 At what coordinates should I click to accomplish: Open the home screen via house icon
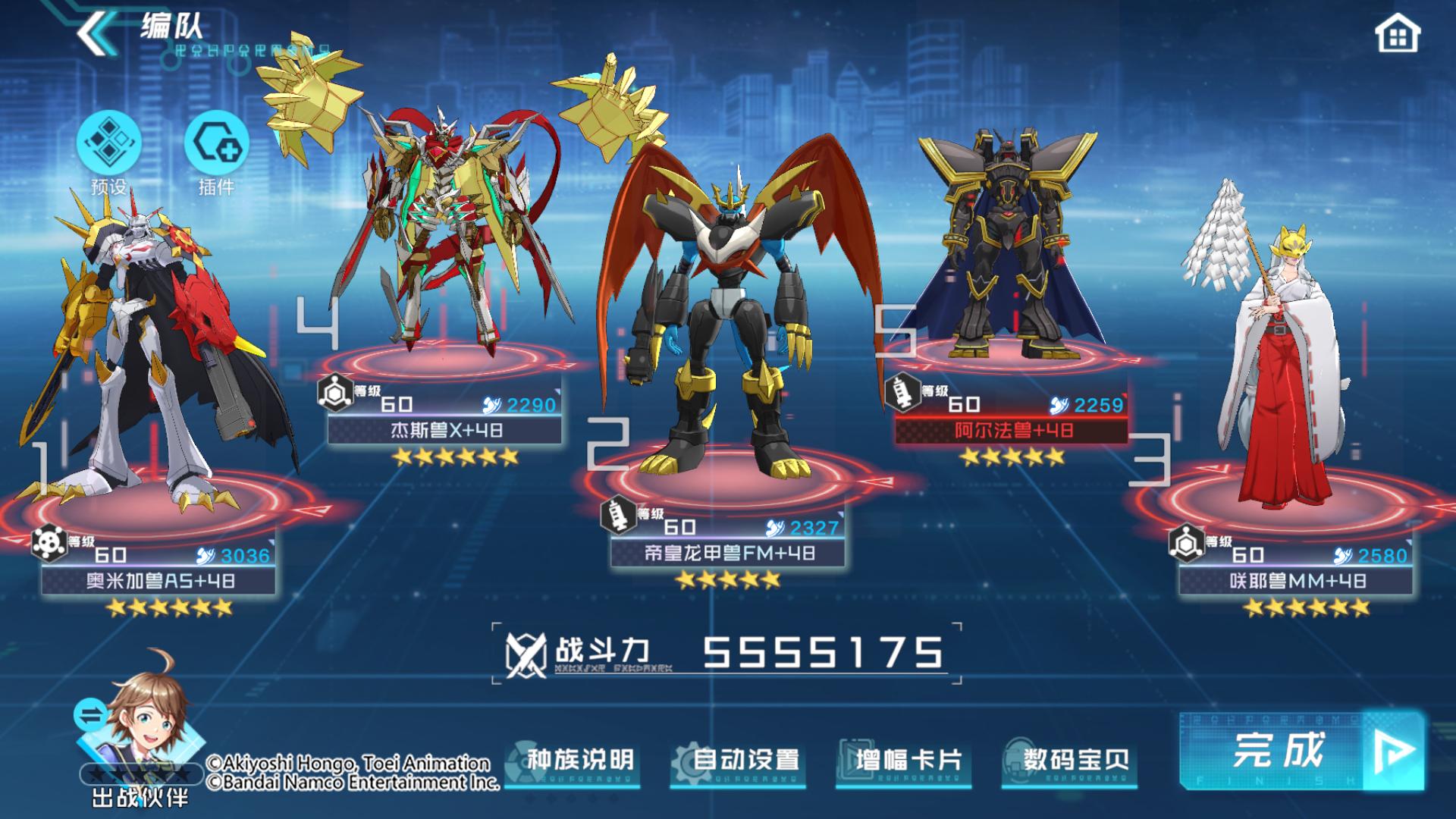click(1397, 35)
